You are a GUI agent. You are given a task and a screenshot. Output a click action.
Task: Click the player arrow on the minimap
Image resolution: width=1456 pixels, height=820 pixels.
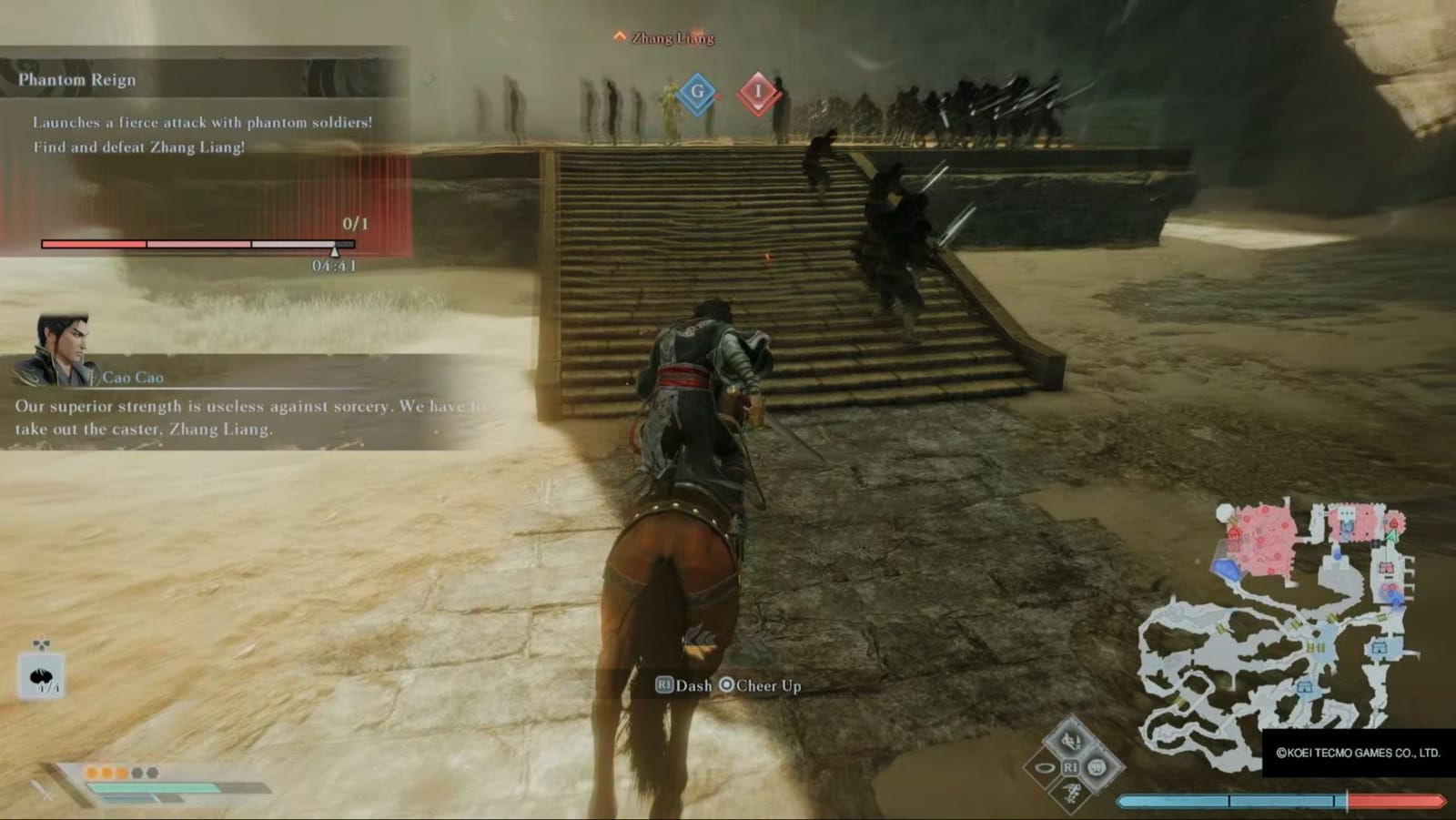(x=1393, y=537)
